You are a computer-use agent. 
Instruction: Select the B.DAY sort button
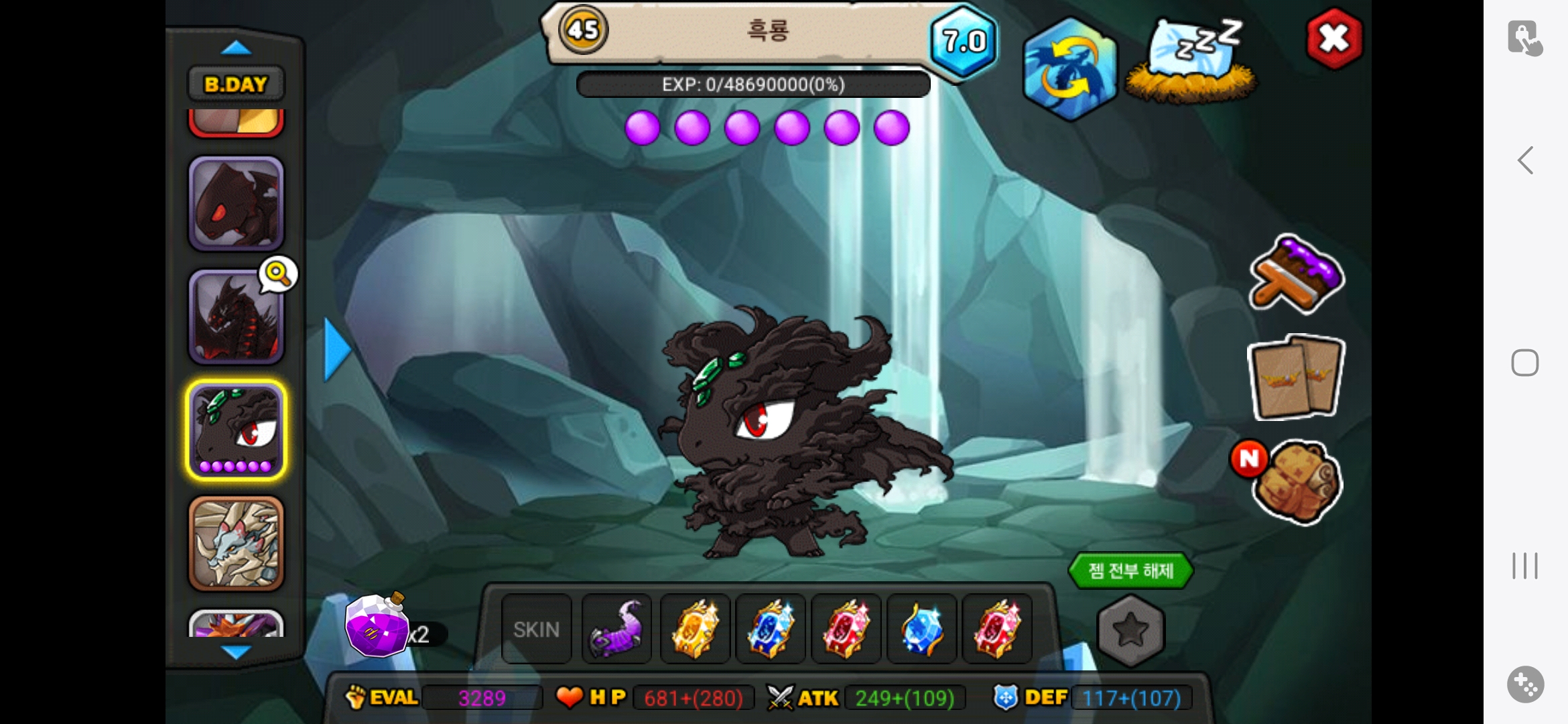coord(235,84)
